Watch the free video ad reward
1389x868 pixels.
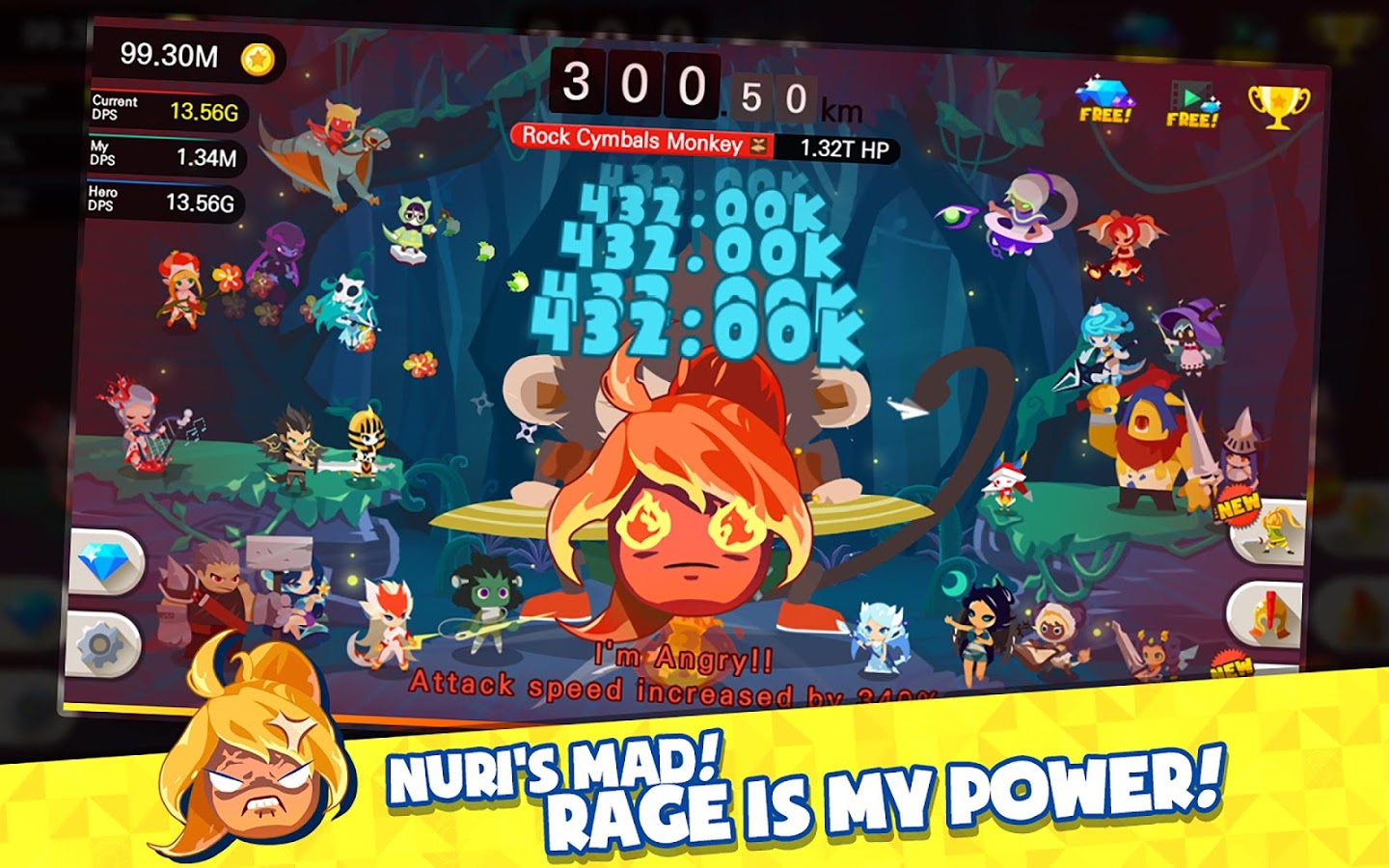(1193, 104)
